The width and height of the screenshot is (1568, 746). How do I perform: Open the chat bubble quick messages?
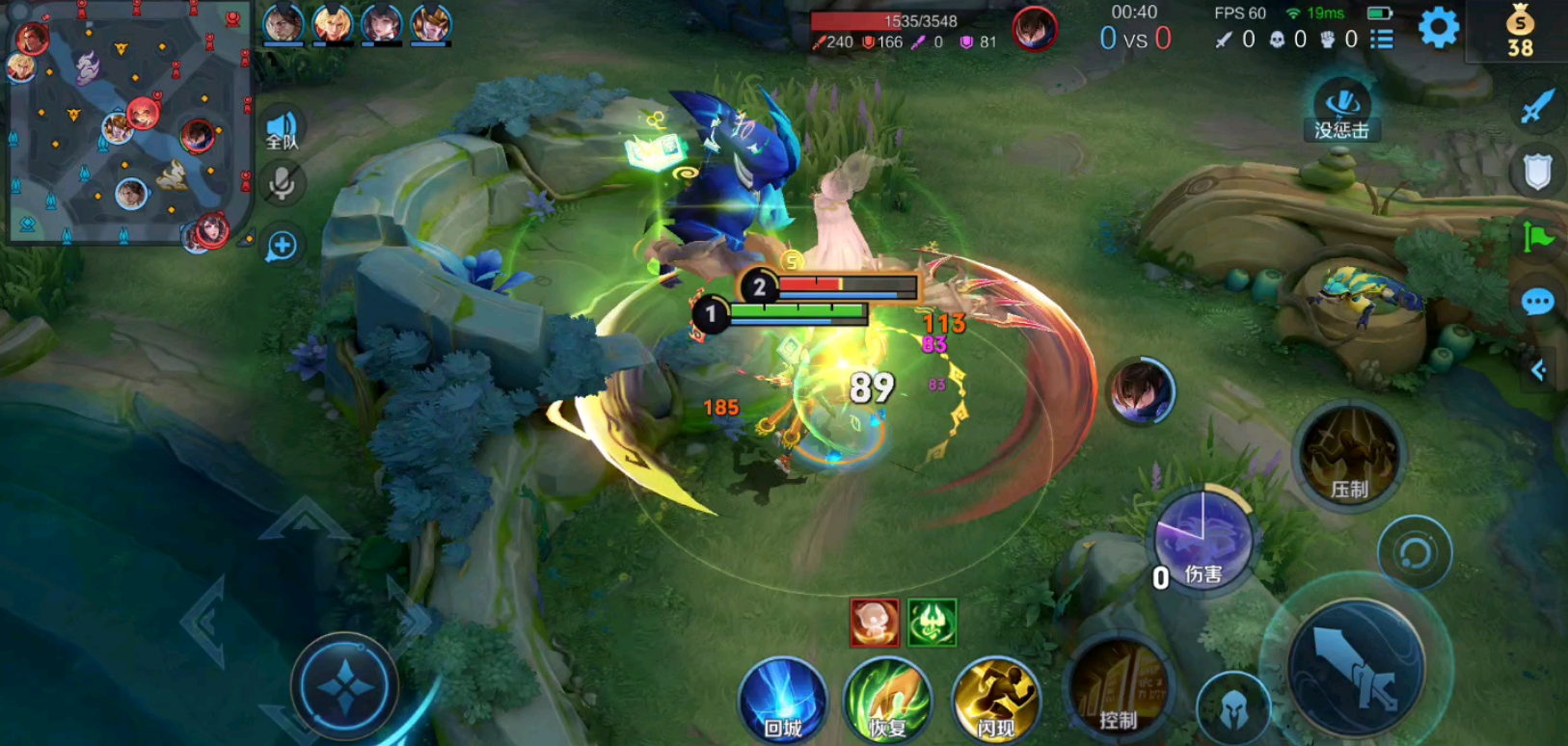click(x=1537, y=303)
